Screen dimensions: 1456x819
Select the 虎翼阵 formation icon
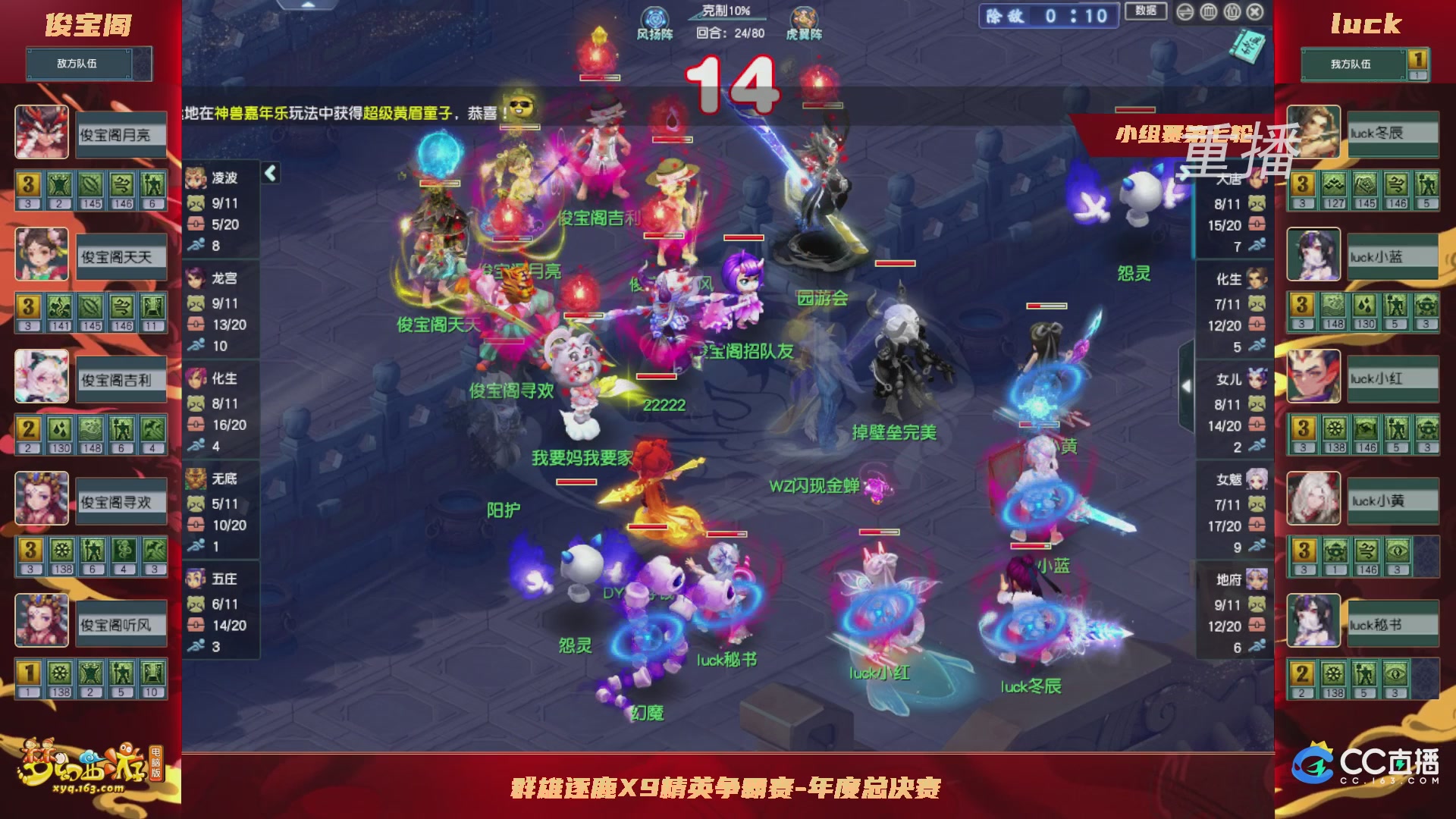click(x=805, y=17)
